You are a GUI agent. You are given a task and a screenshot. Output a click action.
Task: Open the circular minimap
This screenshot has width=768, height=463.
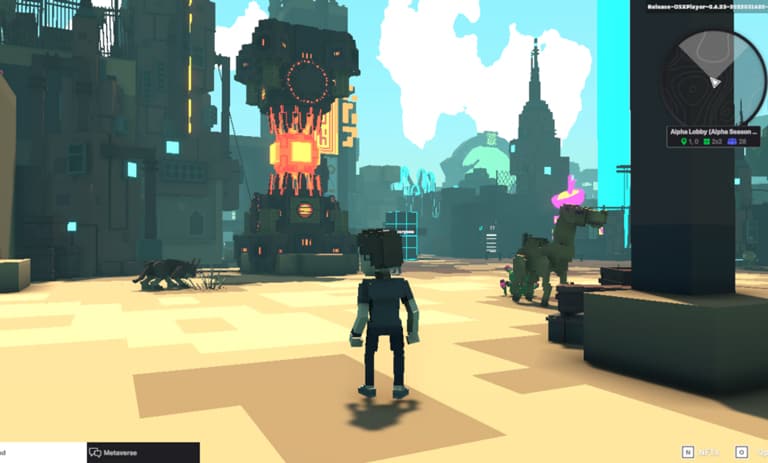pyautogui.click(x=714, y=76)
